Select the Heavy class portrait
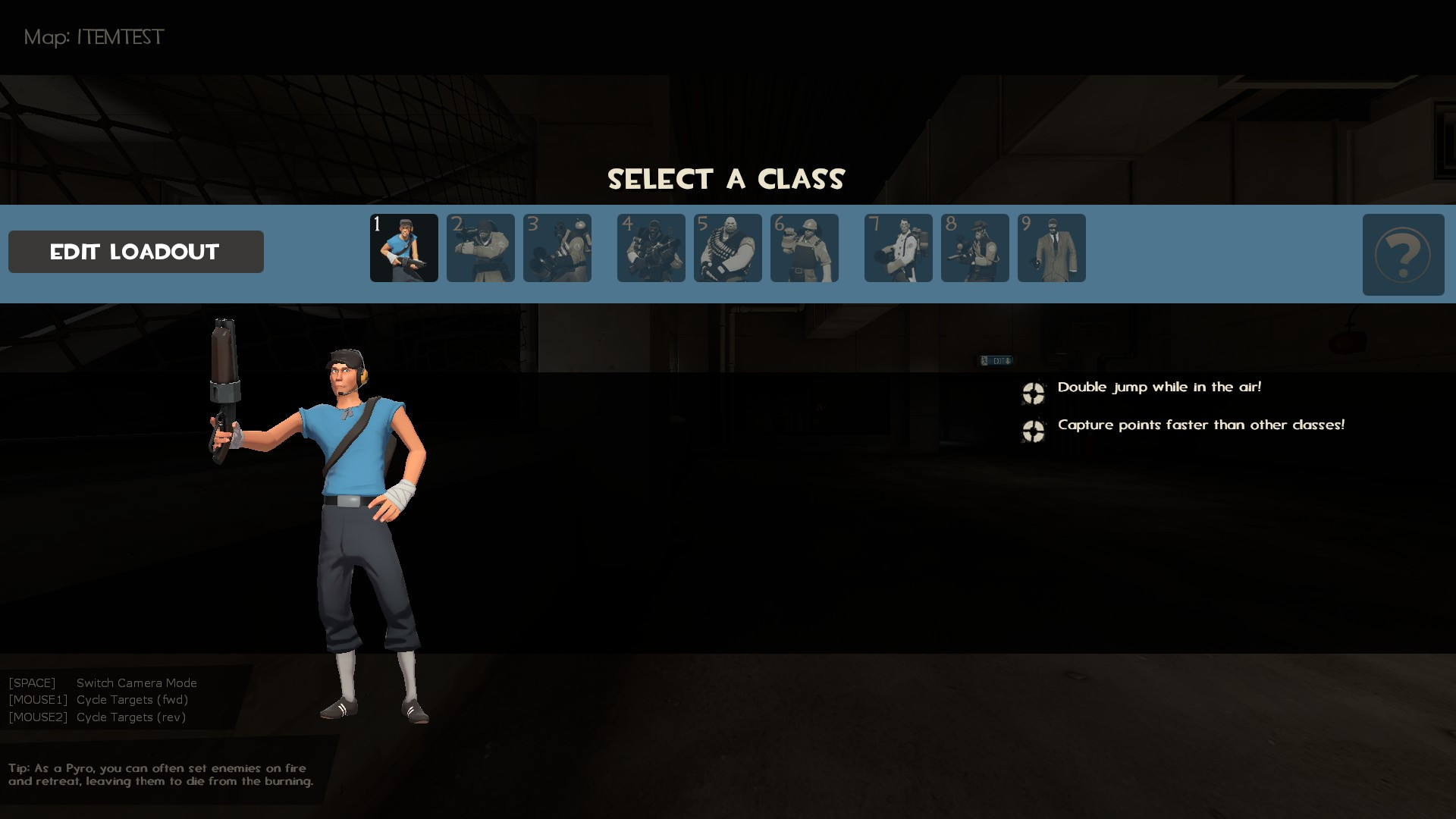Viewport: 1456px width, 819px height. (727, 248)
